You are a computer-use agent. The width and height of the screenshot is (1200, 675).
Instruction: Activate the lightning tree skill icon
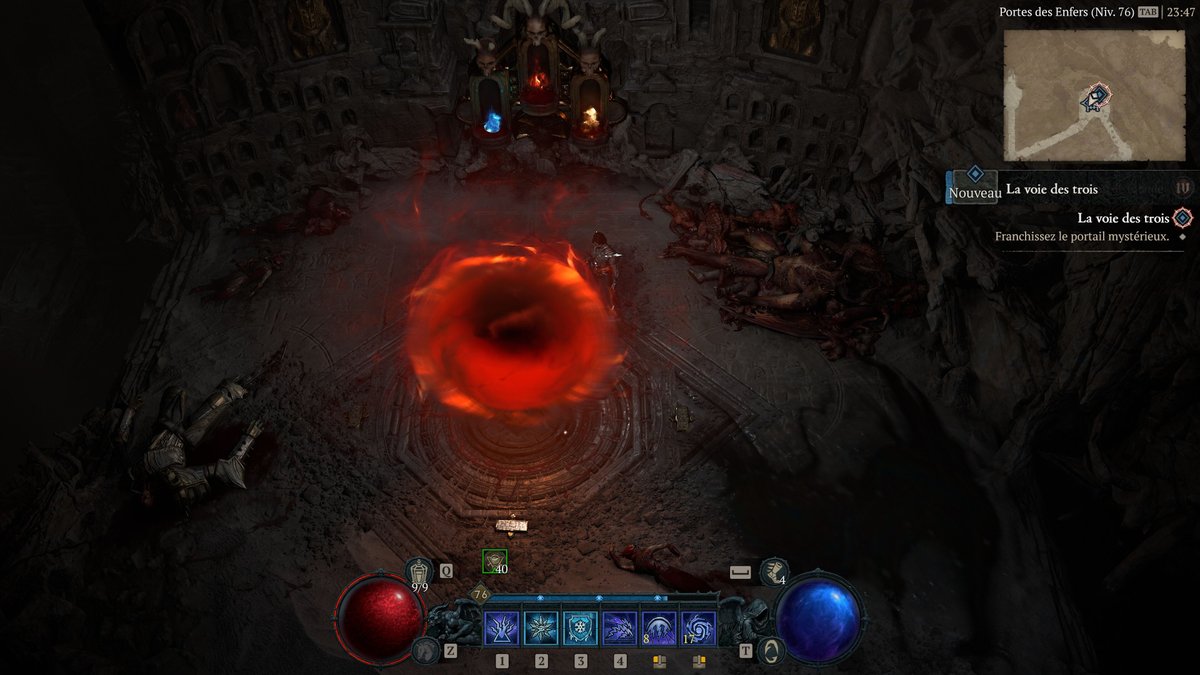pyautogui.click(x=501, y=629)
